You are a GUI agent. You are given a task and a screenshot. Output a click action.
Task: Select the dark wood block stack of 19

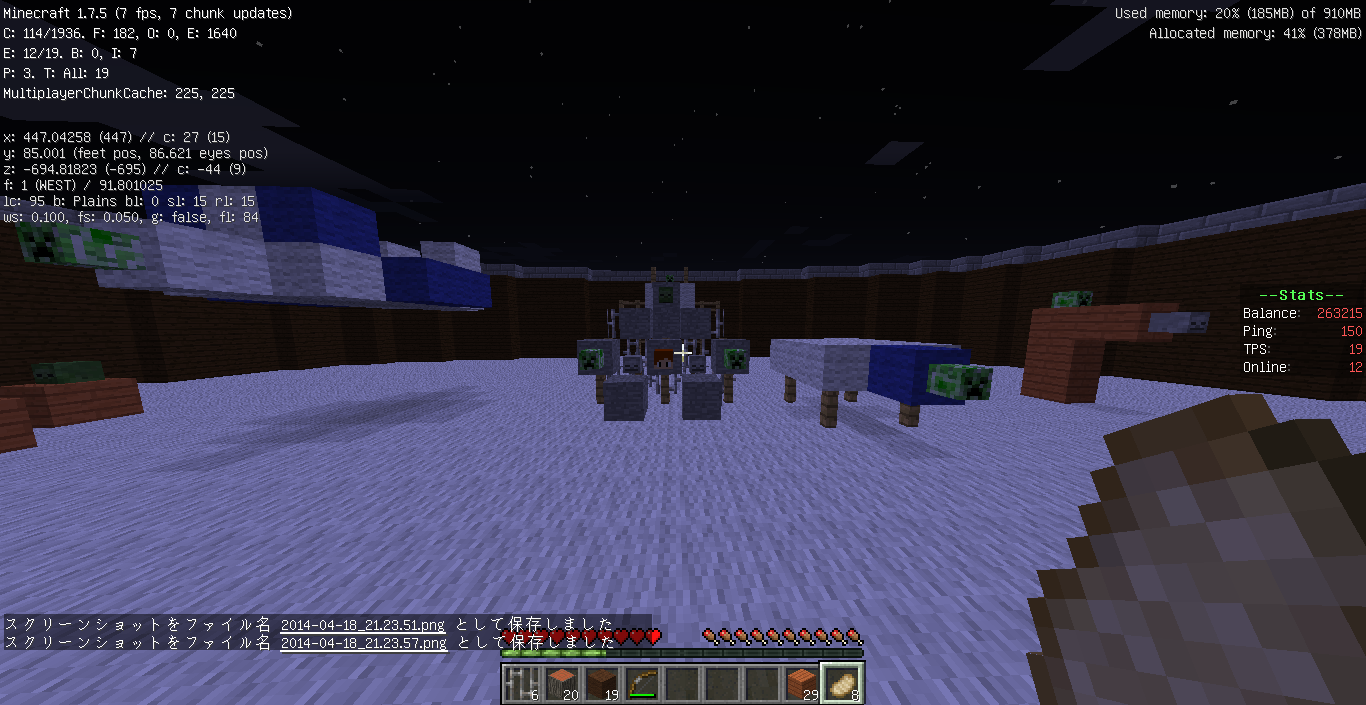pyautogui.click(x=601, y=683)
